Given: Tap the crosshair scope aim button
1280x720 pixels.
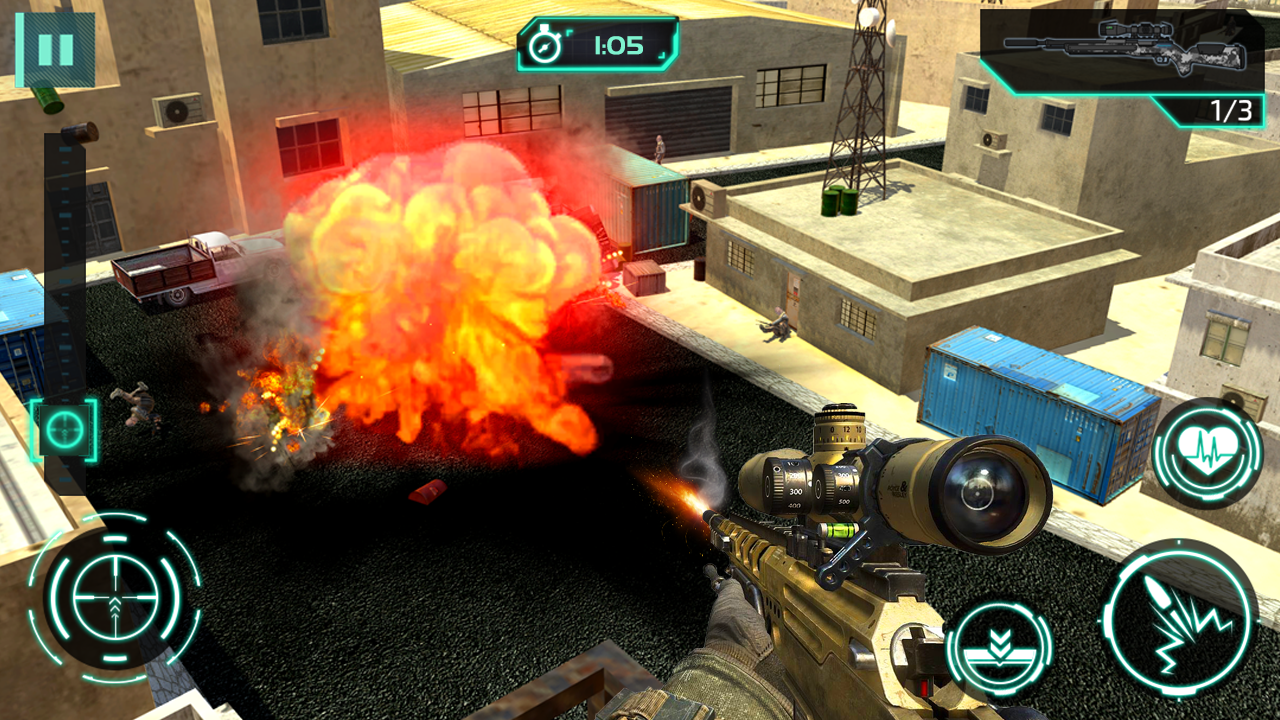Looking at the screenshot, I should tap(114, 598).
